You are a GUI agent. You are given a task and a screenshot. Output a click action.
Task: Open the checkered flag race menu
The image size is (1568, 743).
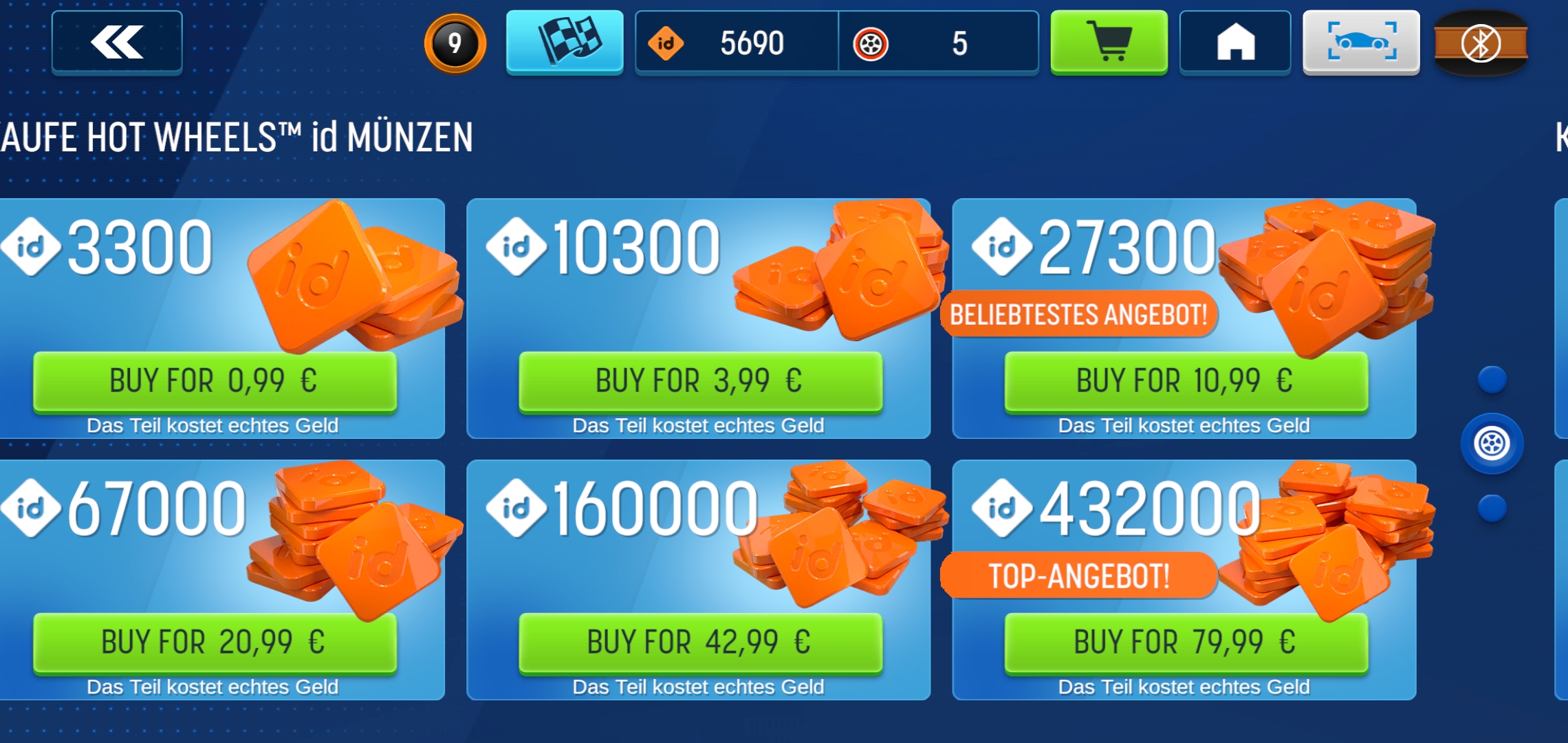565,41
